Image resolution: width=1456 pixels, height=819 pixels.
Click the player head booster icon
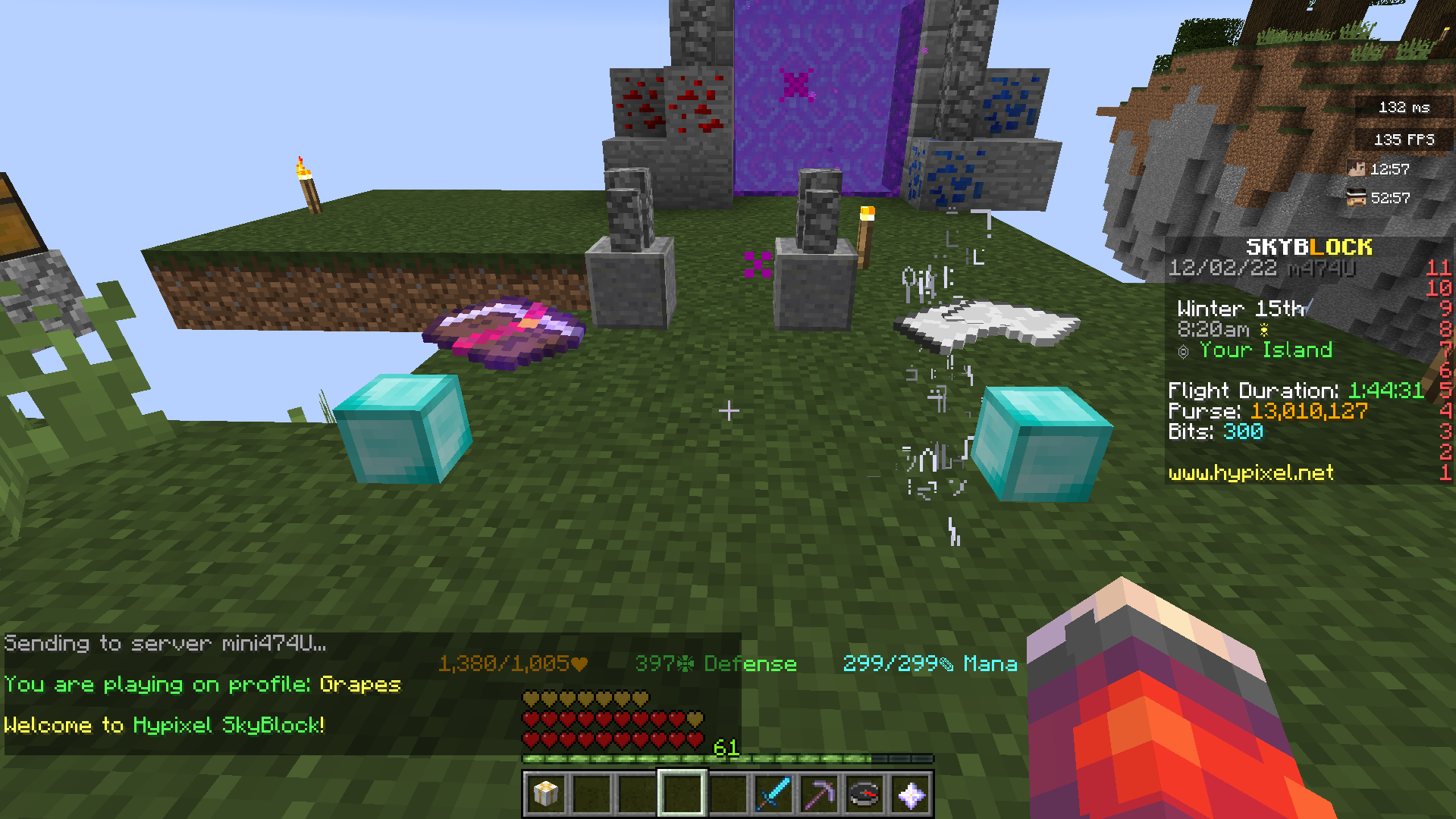[x=1357, y=168]
